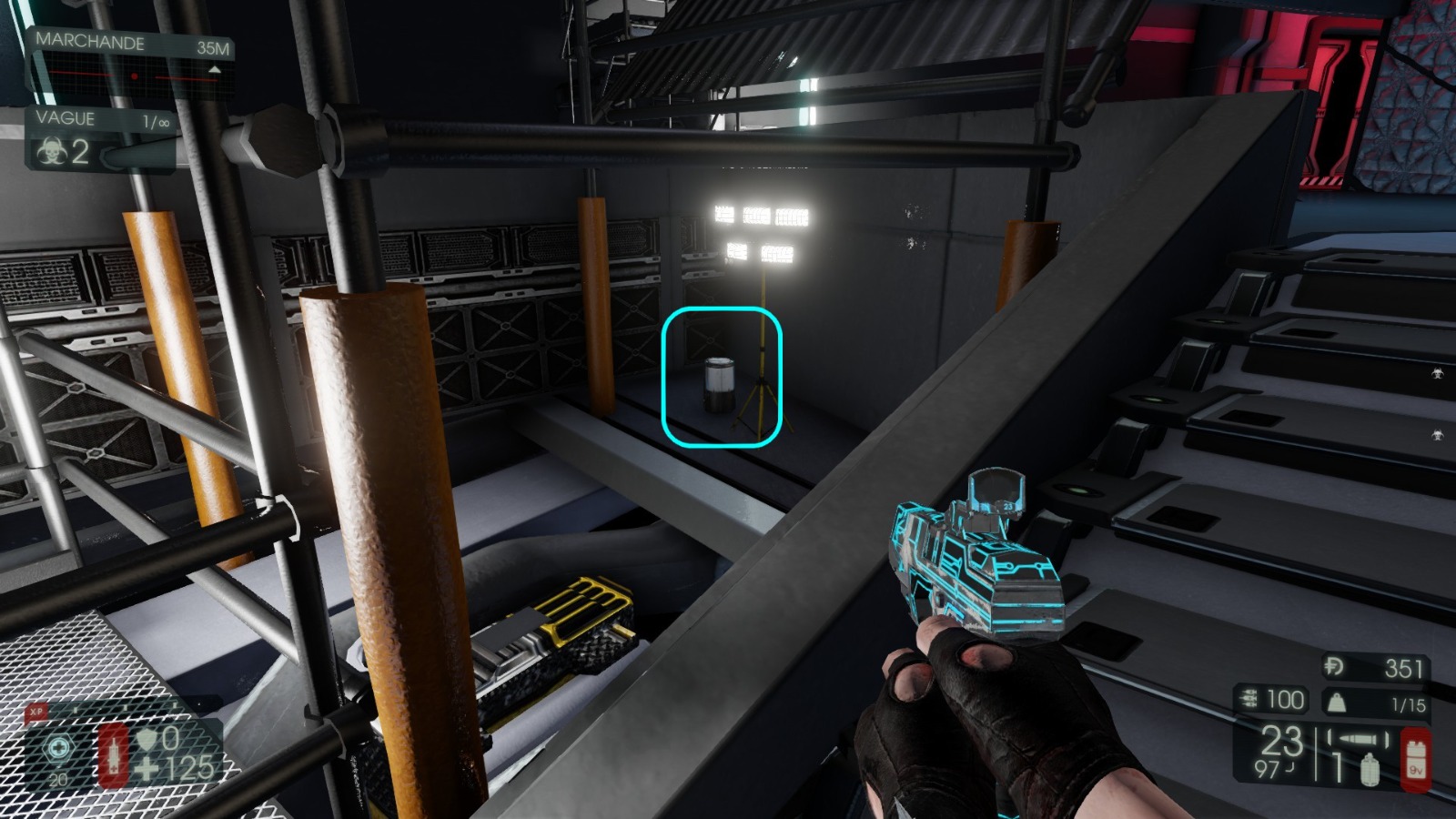Click the spare ammo bullets icon beside 100
1456x819 pixels.
[1248, 699]
